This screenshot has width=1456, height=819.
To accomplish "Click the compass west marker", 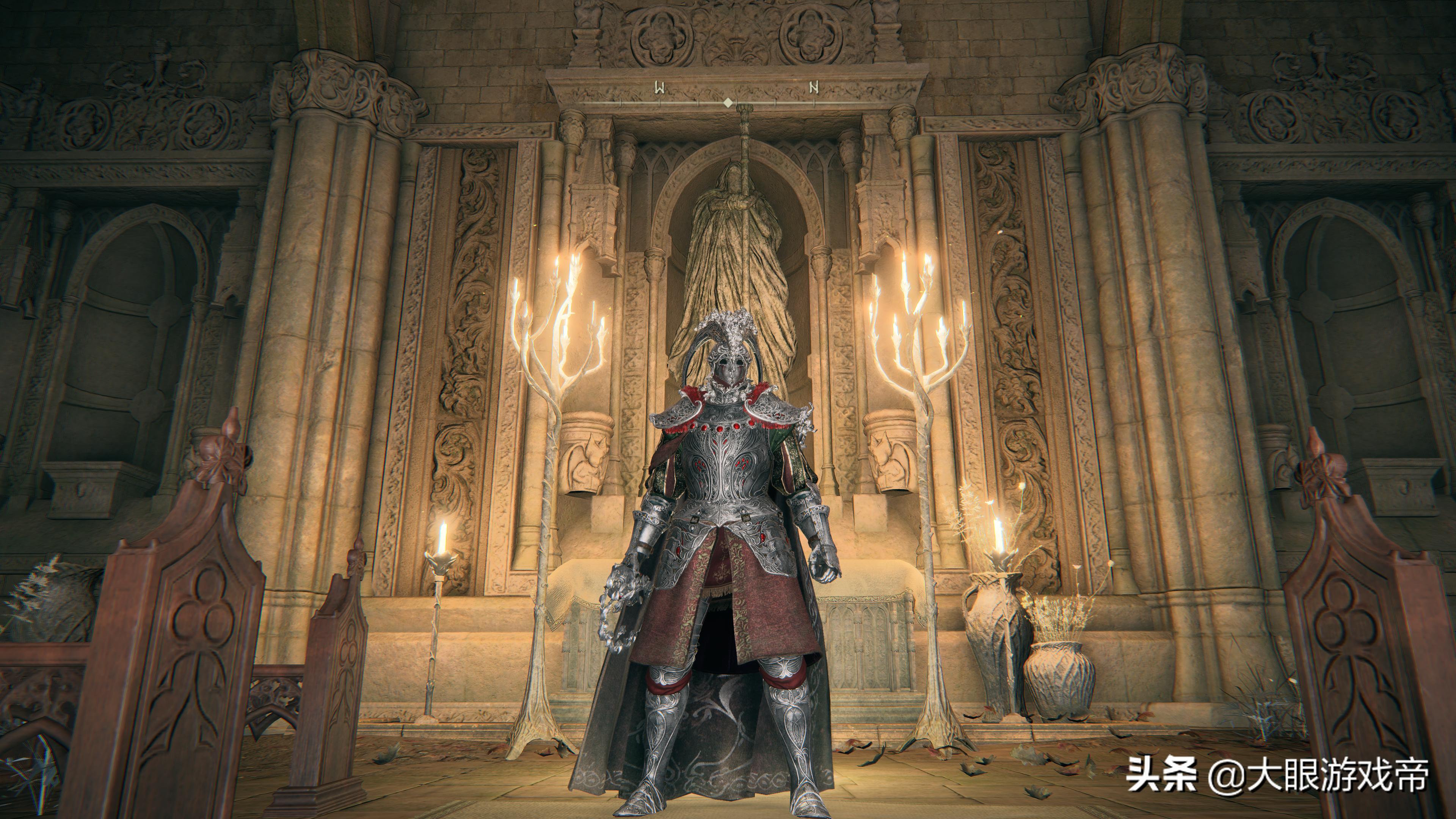I will point(659,88).
